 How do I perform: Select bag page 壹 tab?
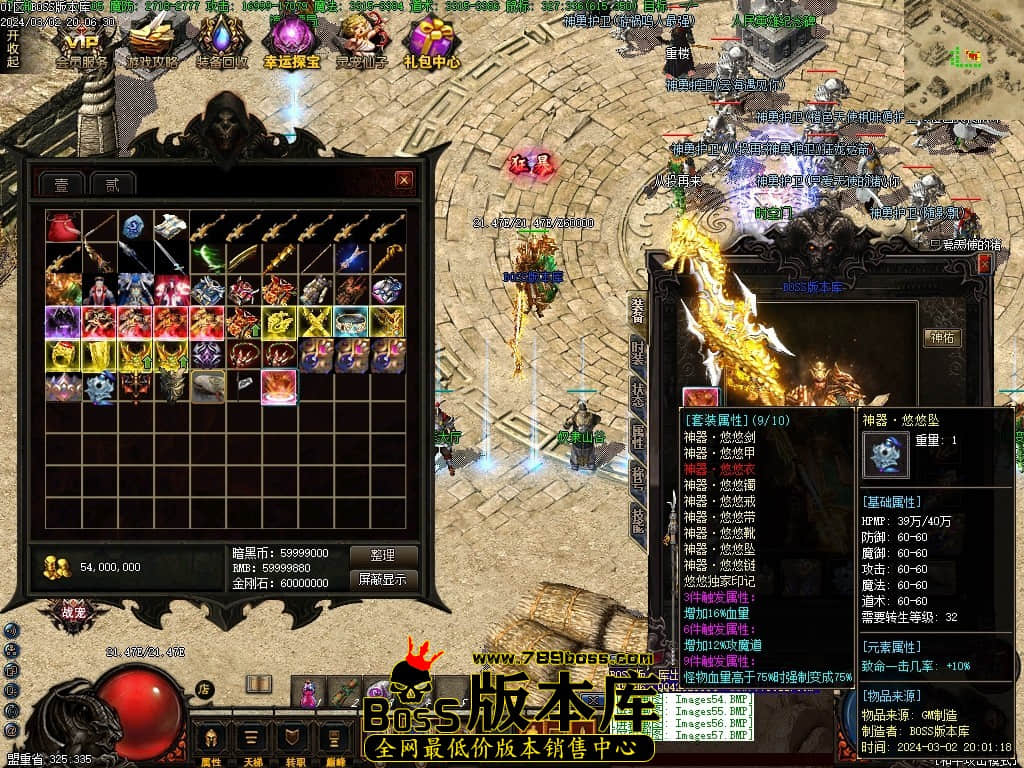pyautogui.click(x=61, y=184)
